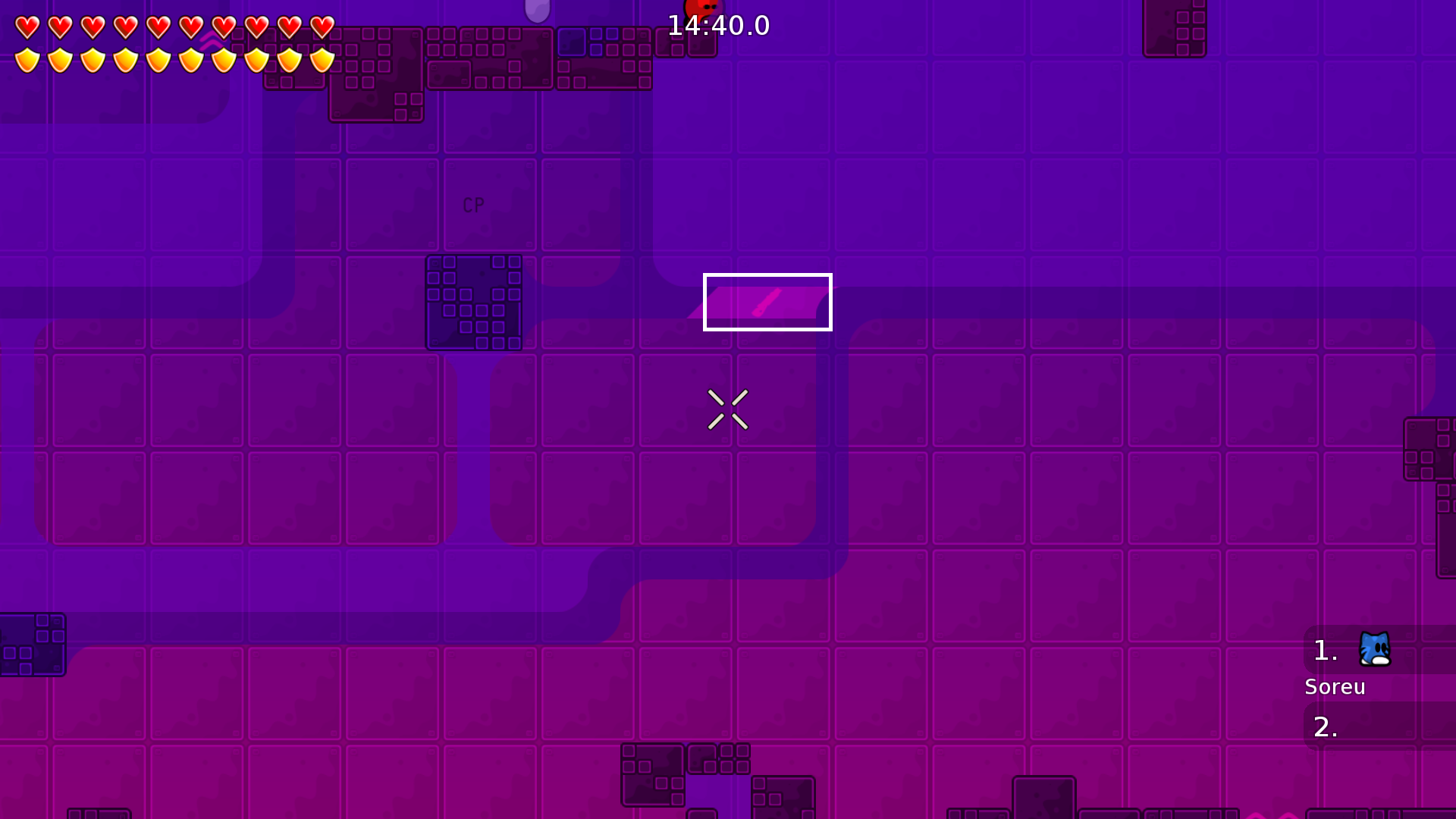Click the dark block cluster below the CP tile

(x=474, y=303)
